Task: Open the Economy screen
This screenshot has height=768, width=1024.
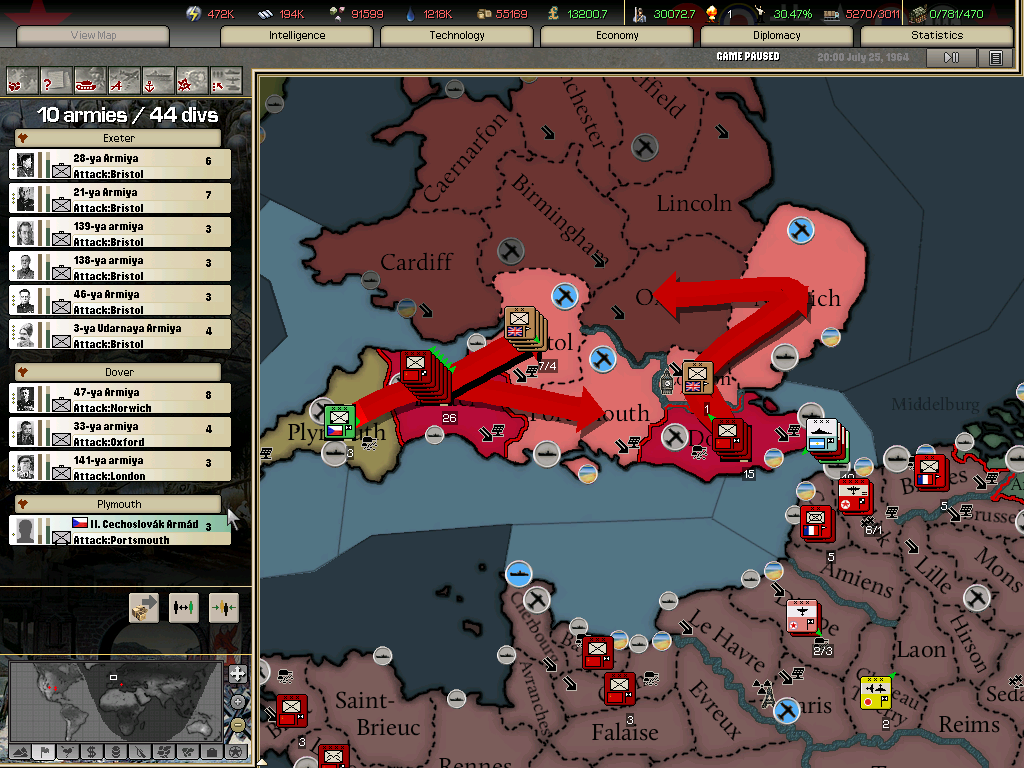Action: point(617,35)
